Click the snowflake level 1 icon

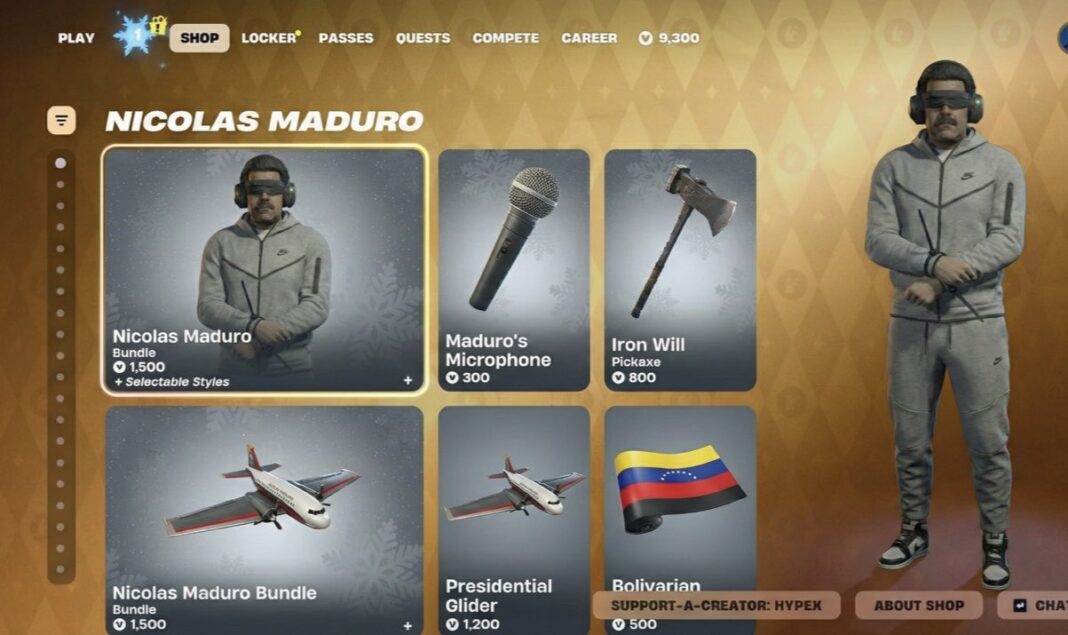tap(134, 35)
